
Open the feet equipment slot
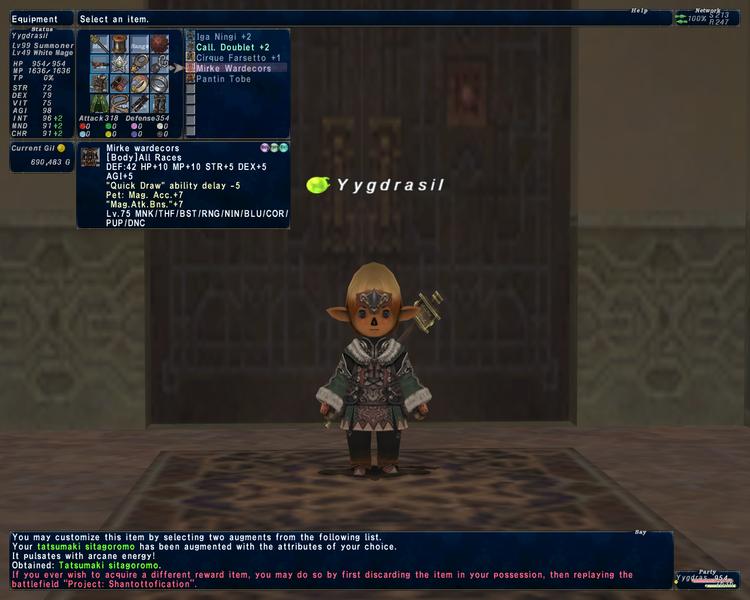click(x=160, y=103)
